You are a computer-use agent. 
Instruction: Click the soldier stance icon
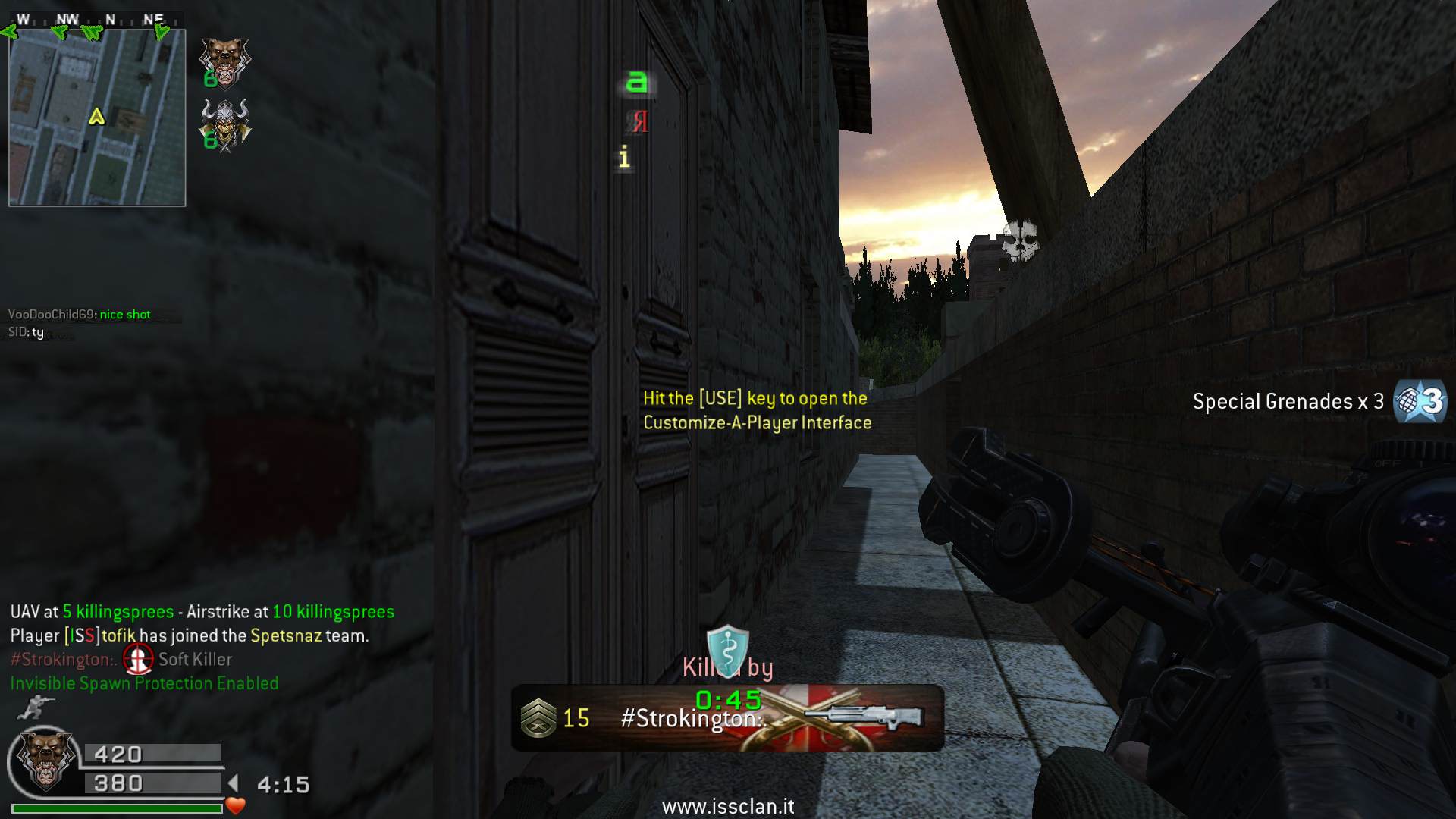[x=32, y=708]
